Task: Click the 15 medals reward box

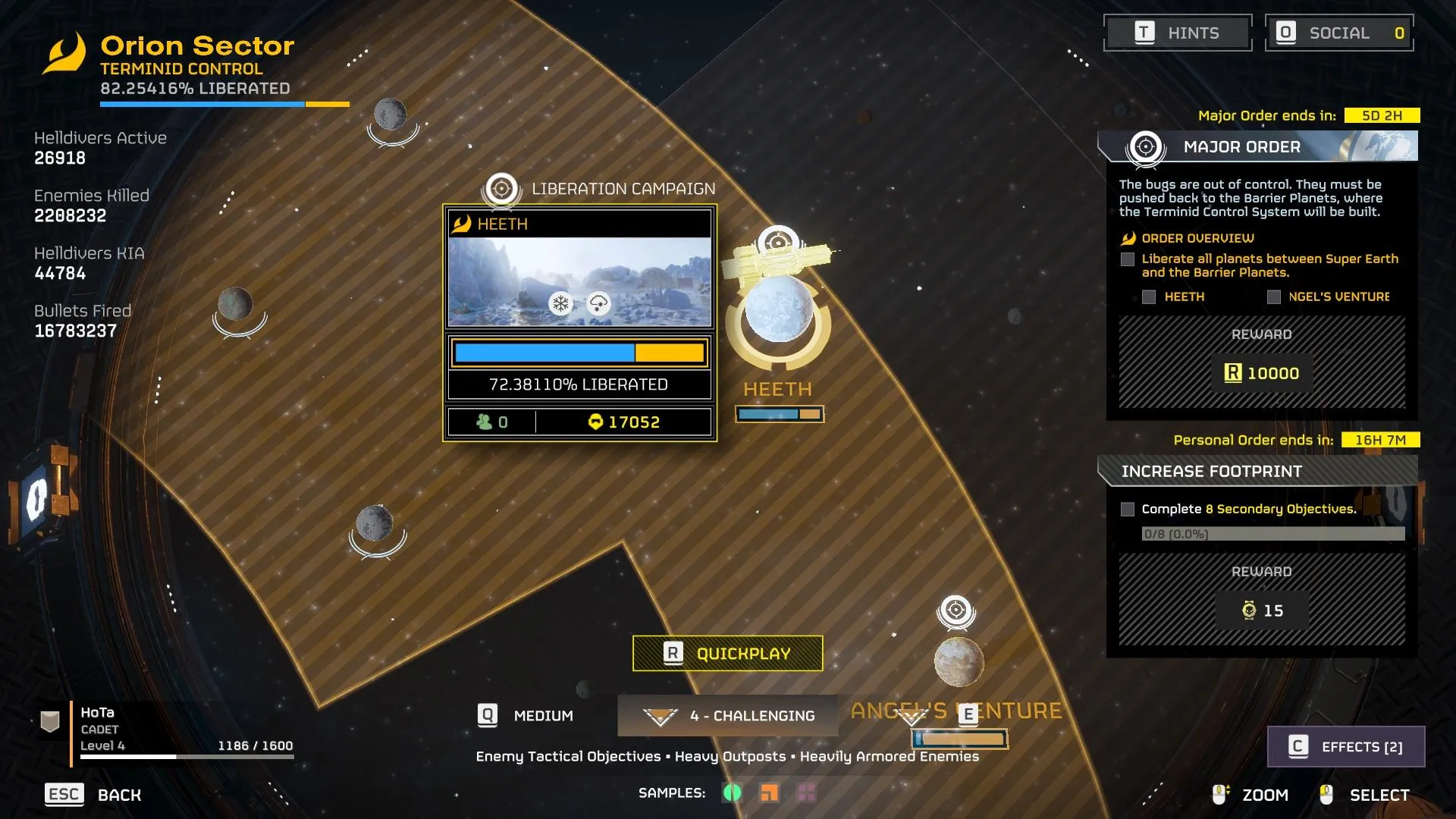Action: pos(1262,610)
